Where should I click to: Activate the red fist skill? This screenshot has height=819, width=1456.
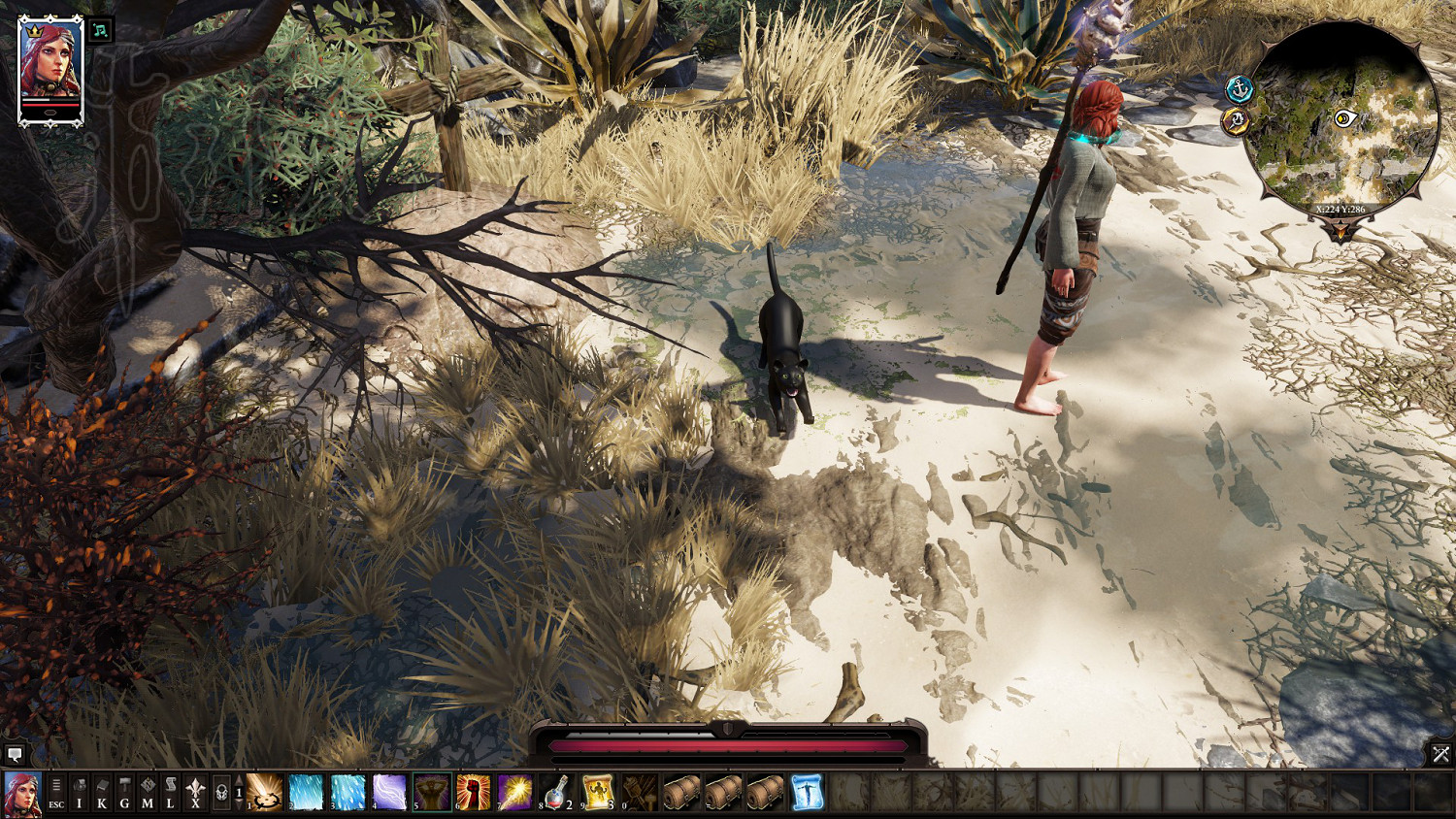point(474,792)
